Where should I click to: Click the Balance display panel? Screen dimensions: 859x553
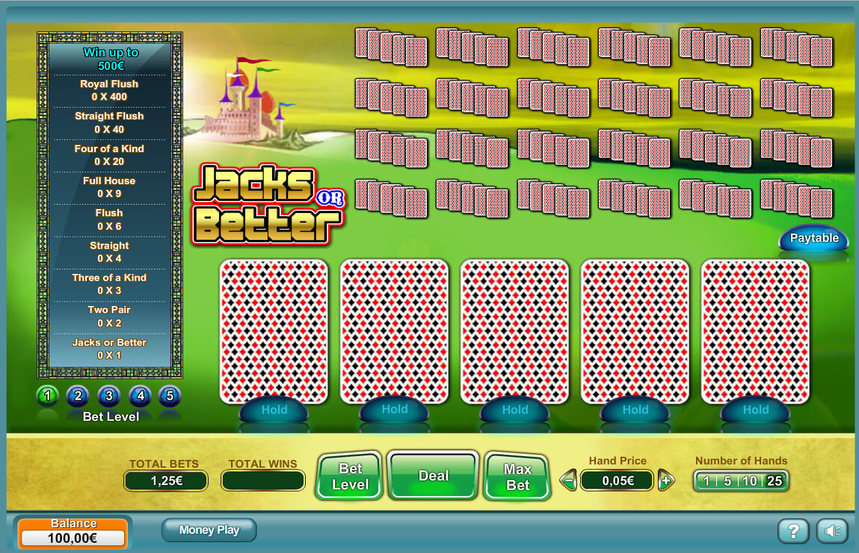pos(74,533)
